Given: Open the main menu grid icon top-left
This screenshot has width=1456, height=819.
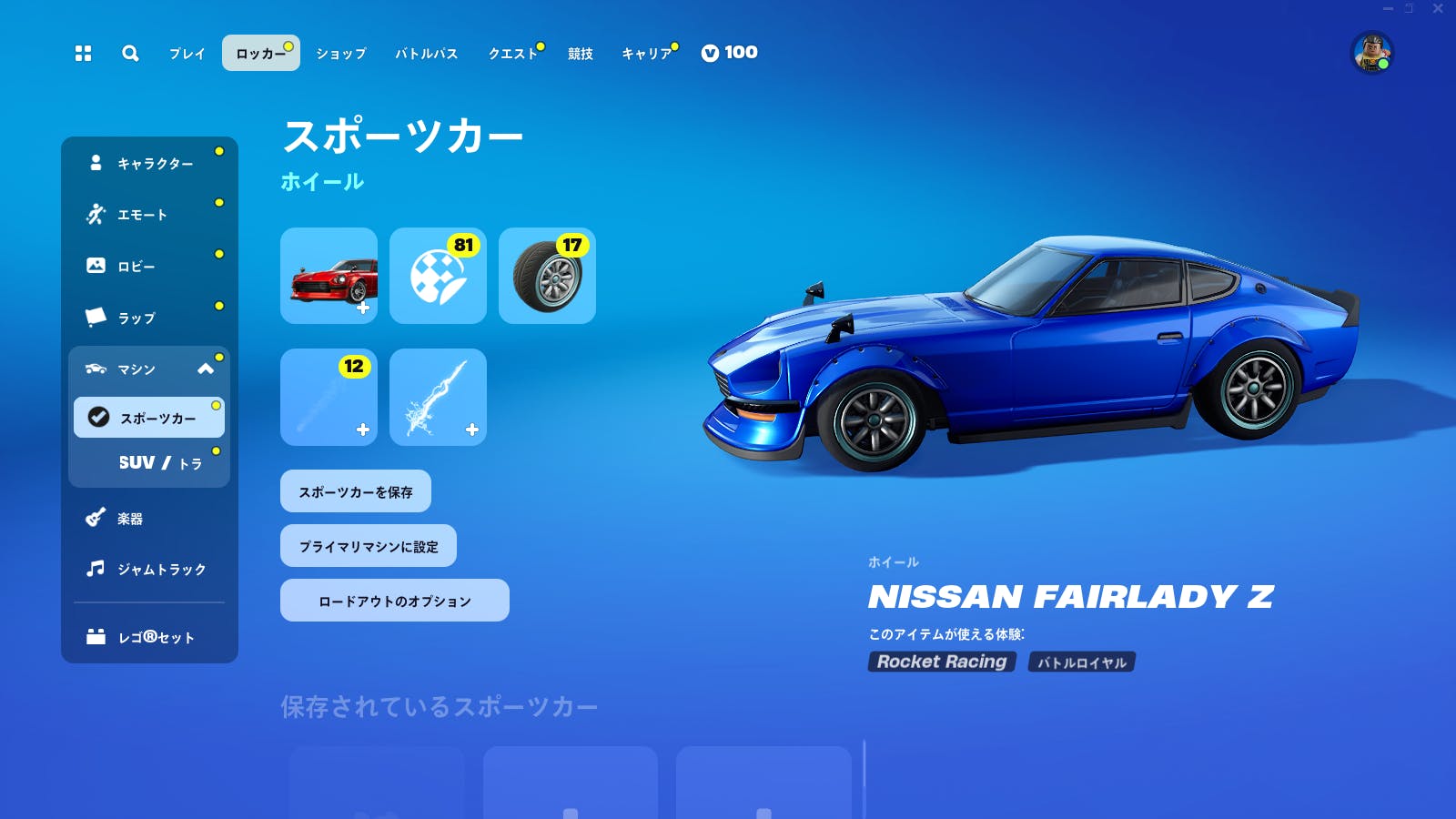Looking at the screenshot, I should coord(85,54).
